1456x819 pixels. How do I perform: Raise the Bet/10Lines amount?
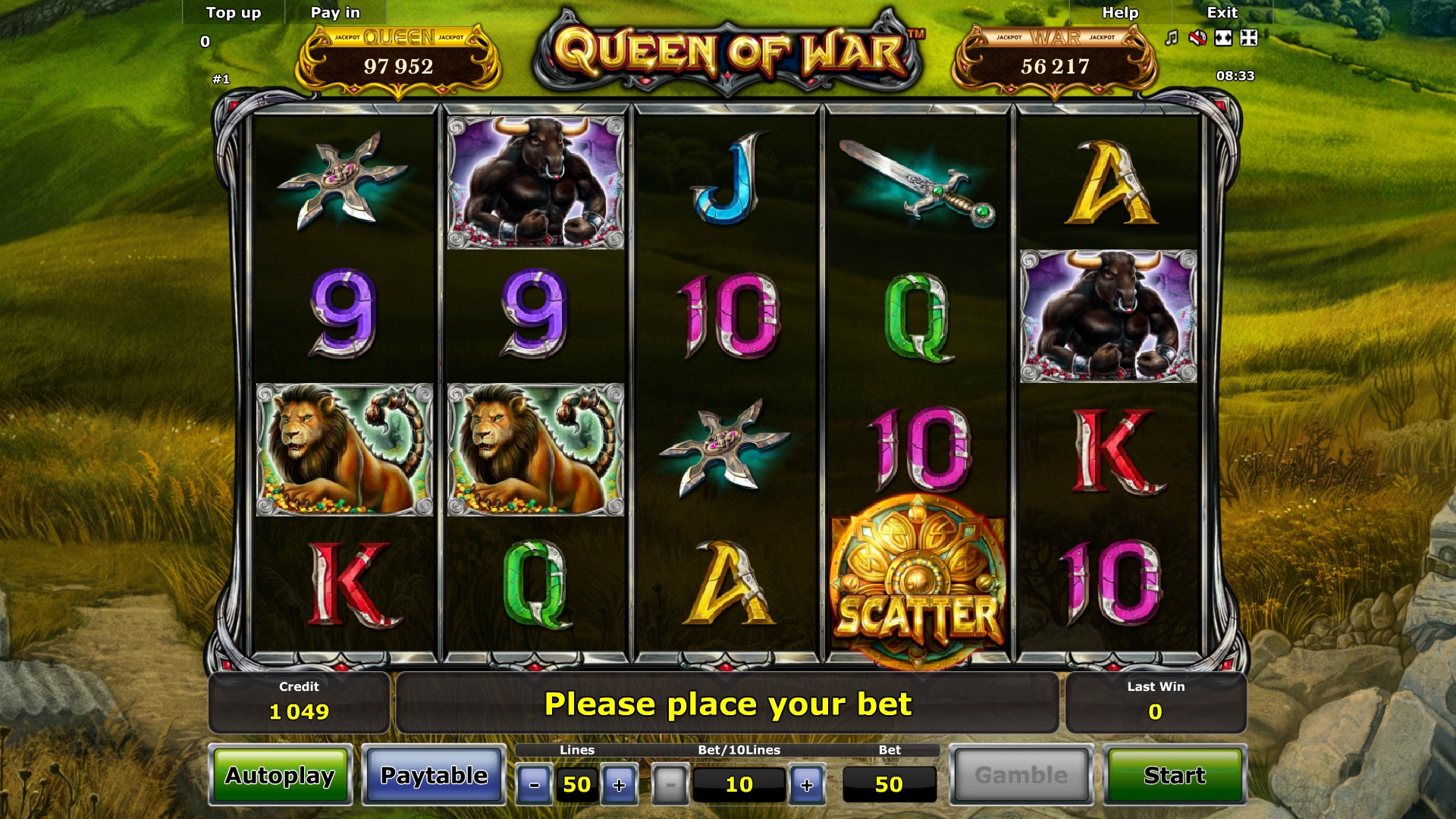pos(807,785)
